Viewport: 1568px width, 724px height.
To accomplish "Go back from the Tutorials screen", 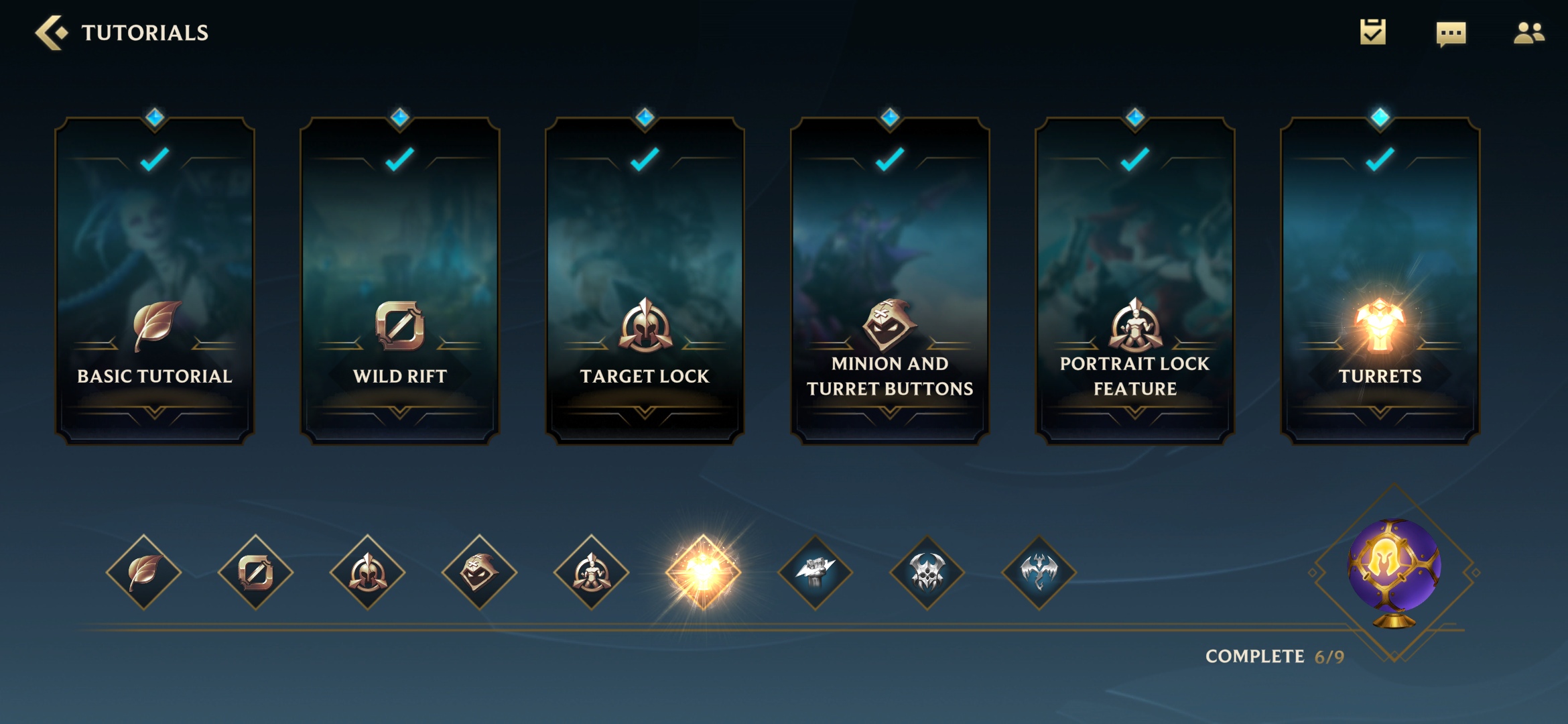I will tap(51, 32).
